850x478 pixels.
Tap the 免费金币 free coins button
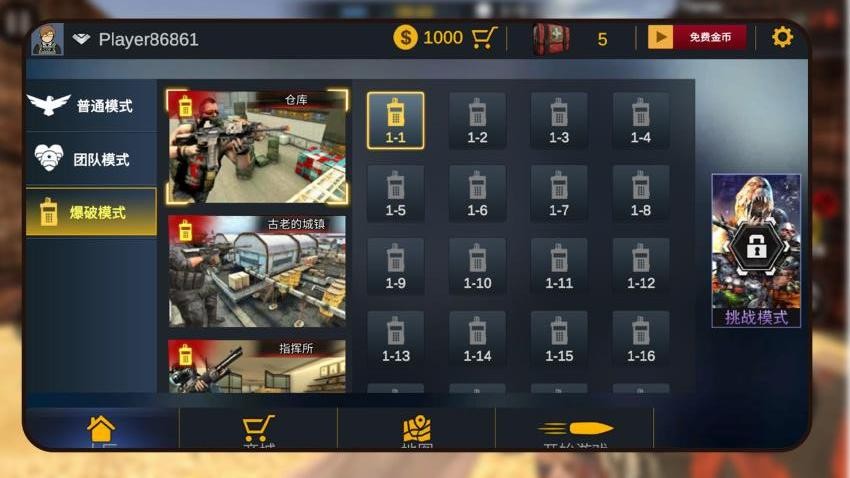pyautogui.click(x=697, y=38)
